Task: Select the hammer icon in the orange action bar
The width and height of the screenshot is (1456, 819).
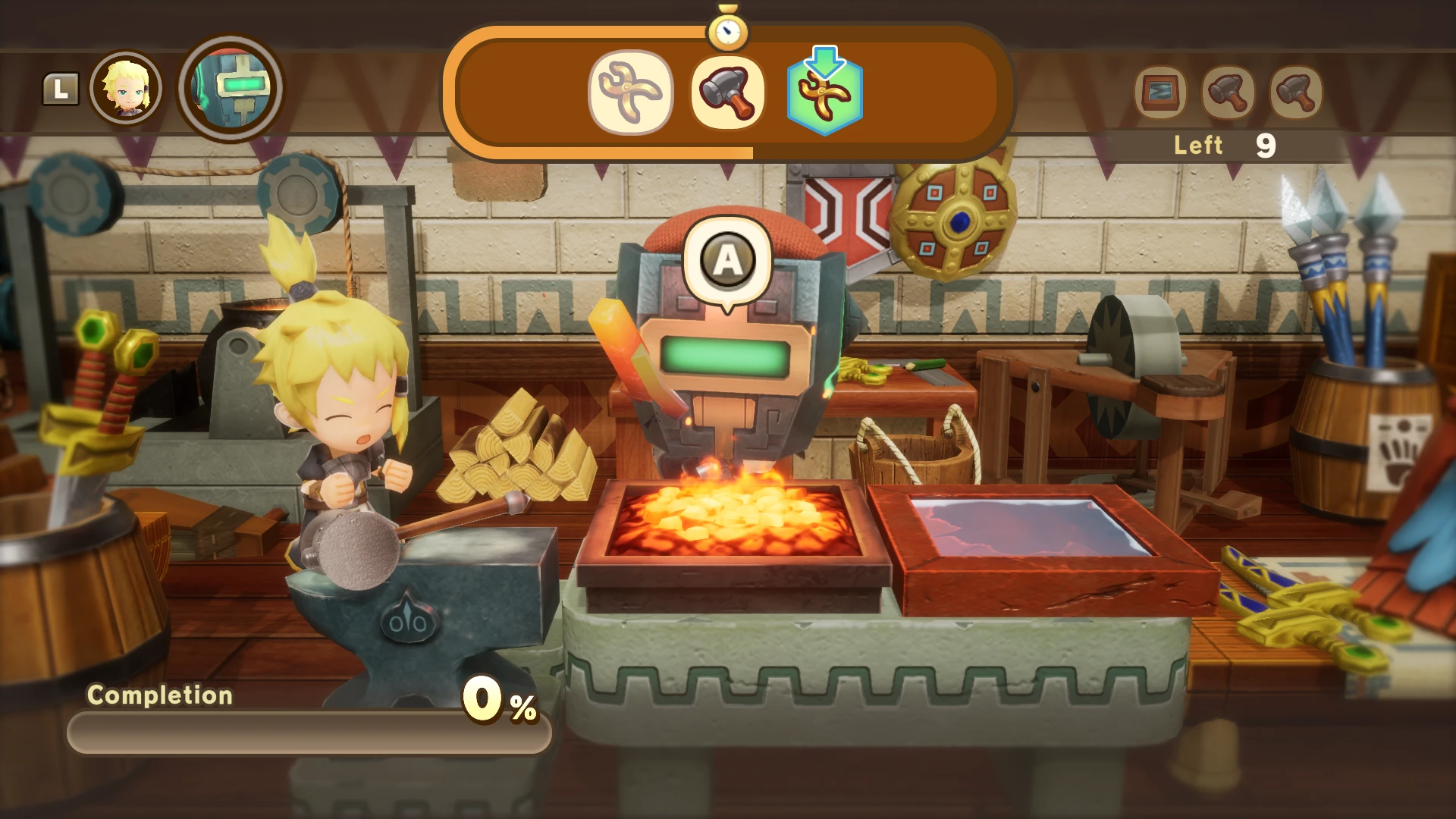Action: 728,93
